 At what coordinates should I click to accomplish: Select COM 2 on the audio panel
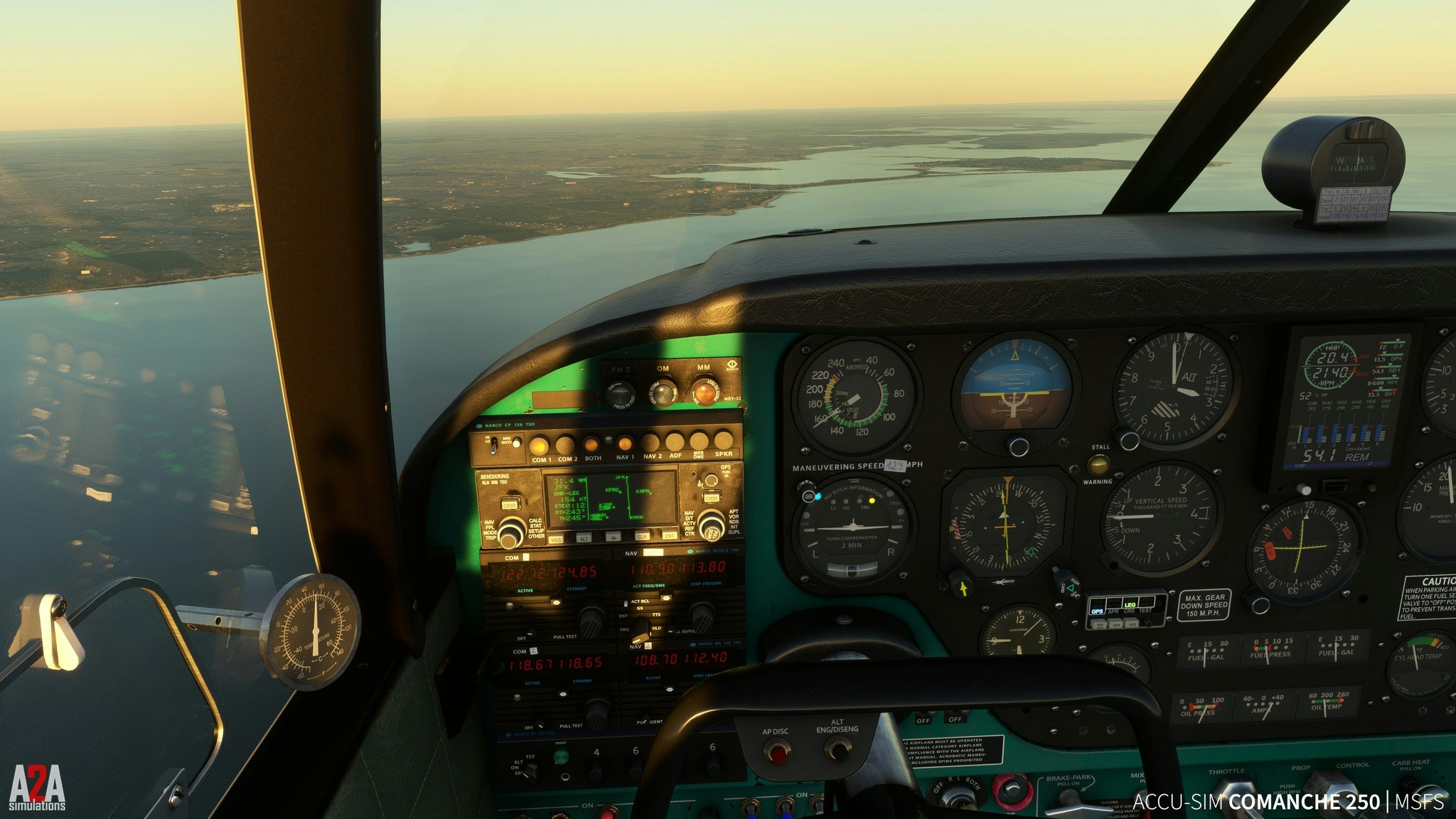pos(565,446)
